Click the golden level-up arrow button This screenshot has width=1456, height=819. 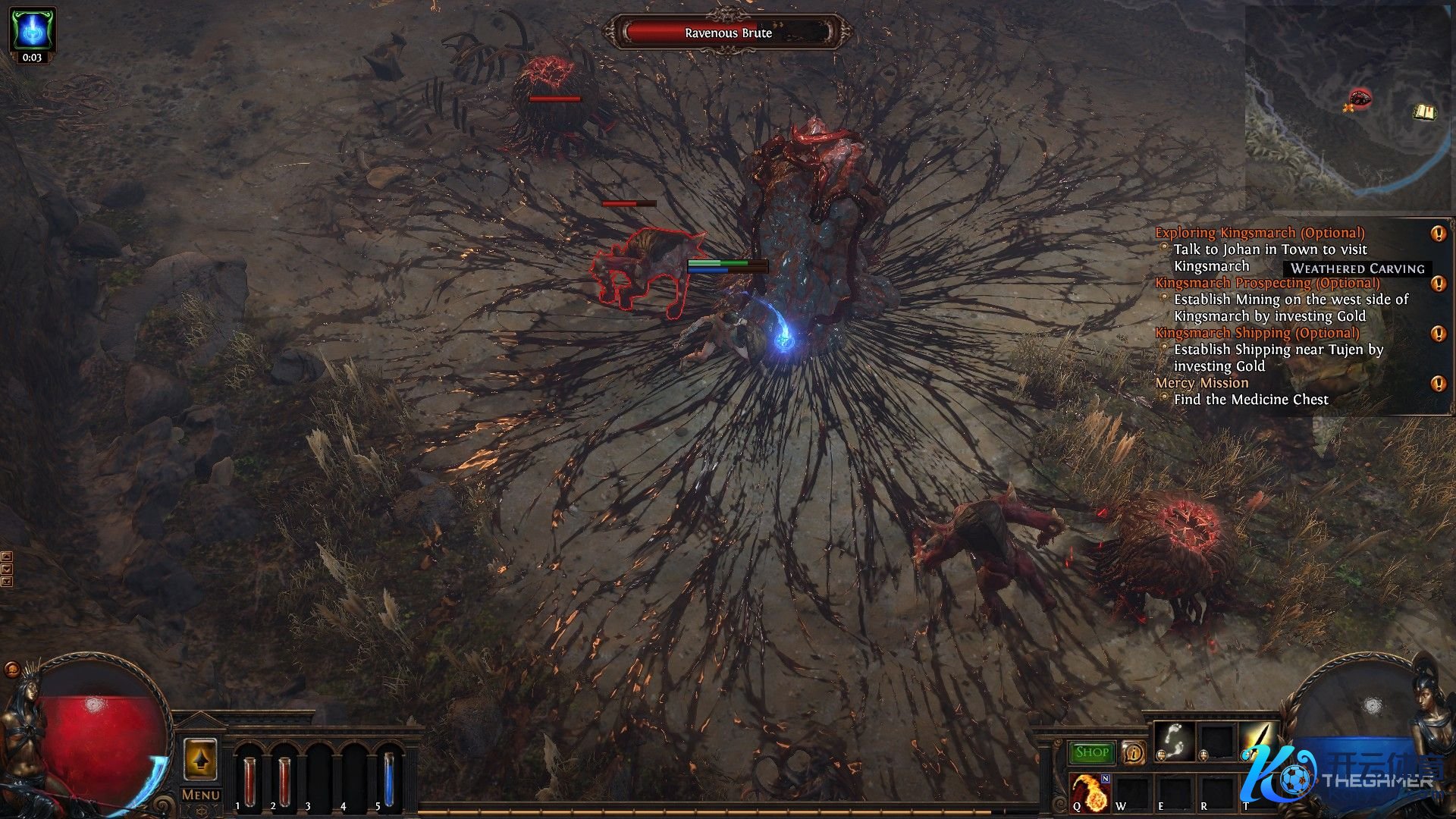coord(201,759)
